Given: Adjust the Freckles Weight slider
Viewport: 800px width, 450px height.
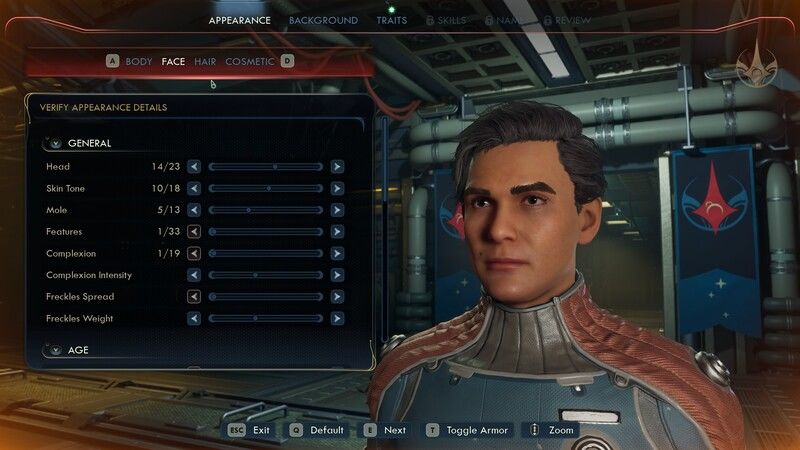Looking at the screenshot, I should click(266, 318).
